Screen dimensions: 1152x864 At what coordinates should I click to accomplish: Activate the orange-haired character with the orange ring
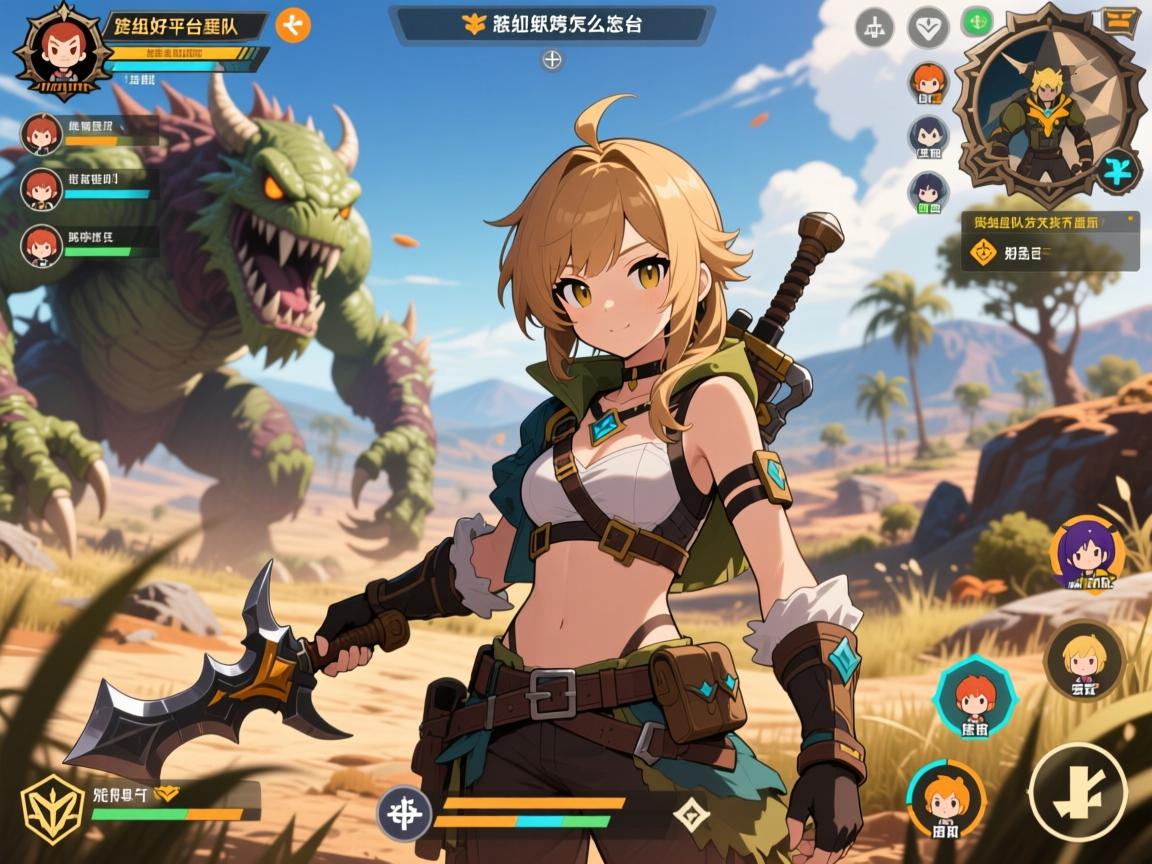pyautogui.click(x=945, y=798)
